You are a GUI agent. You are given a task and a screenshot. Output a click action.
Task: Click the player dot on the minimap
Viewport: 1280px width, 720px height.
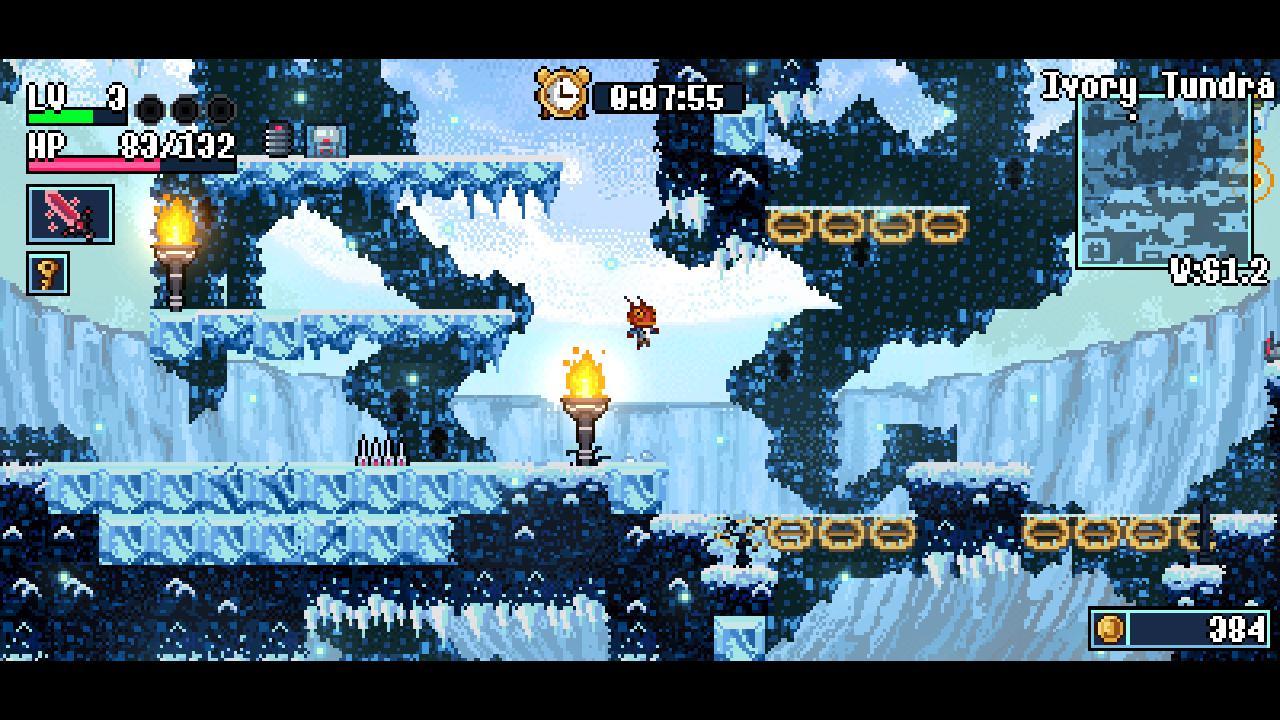pos(1135,118)
